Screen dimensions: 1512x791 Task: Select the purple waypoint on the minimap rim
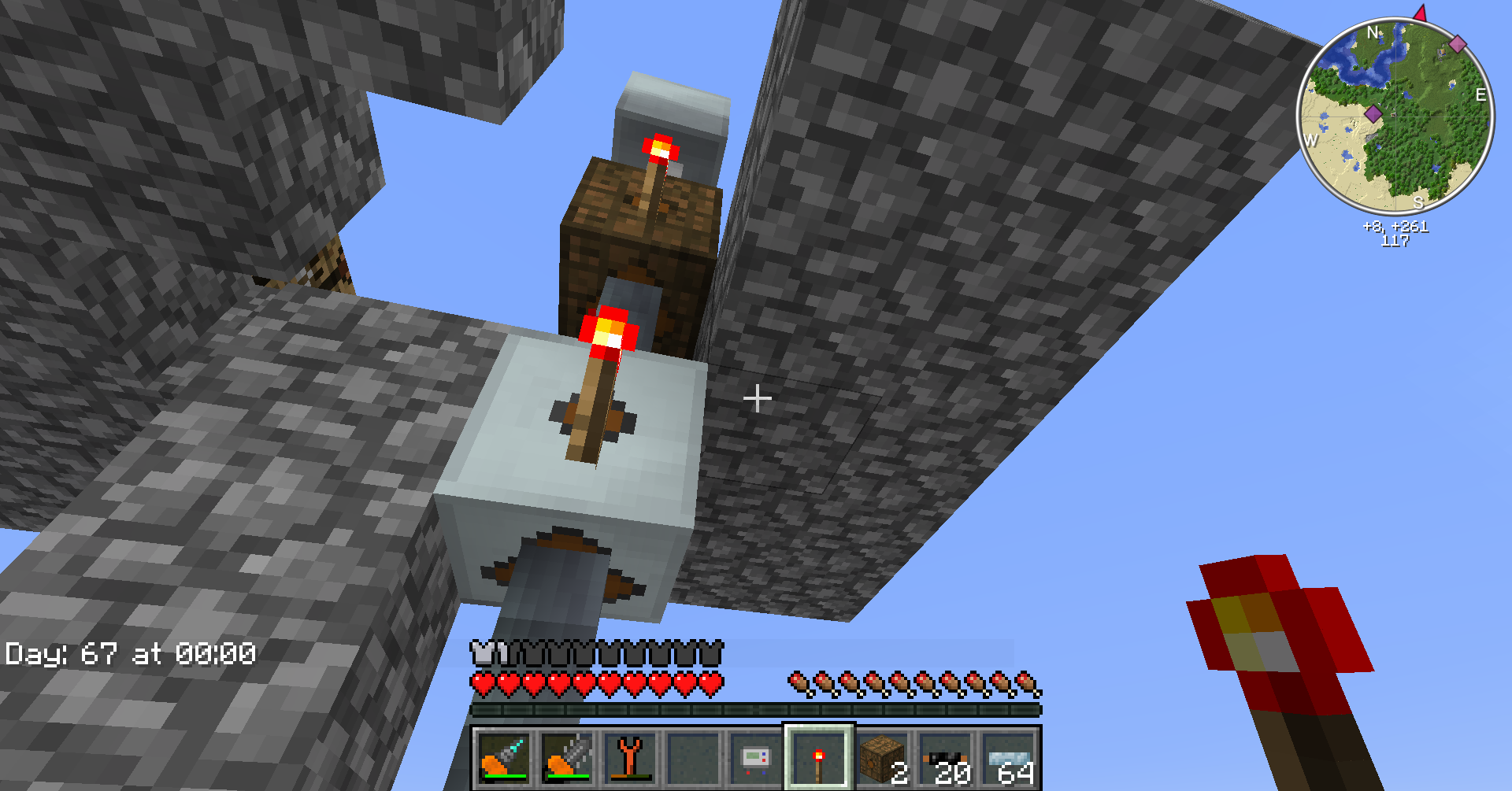1458,43
